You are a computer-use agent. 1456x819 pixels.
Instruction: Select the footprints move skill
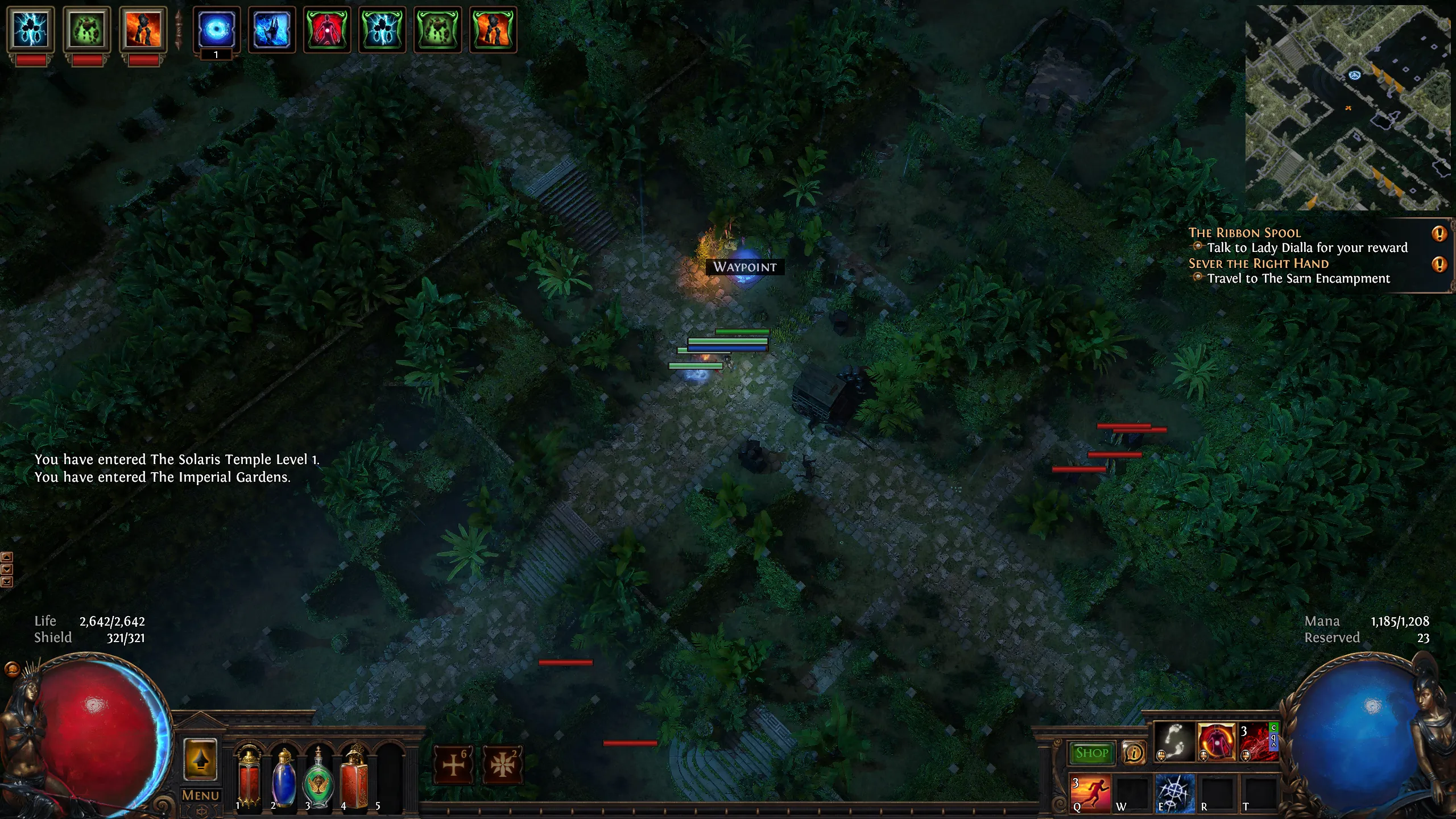pos(1174,742)
